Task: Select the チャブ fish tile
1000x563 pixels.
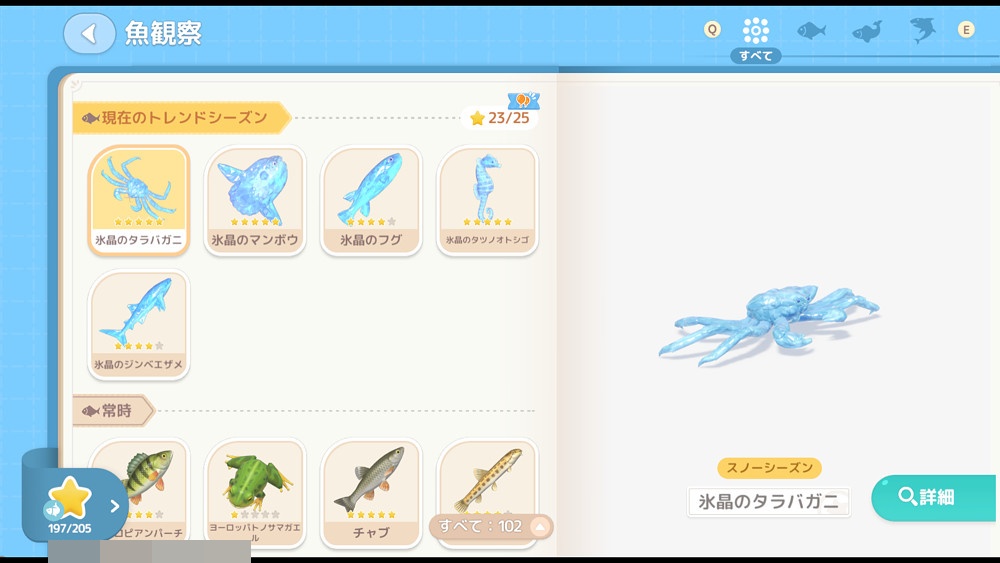Action: click(x=371, y=490)
